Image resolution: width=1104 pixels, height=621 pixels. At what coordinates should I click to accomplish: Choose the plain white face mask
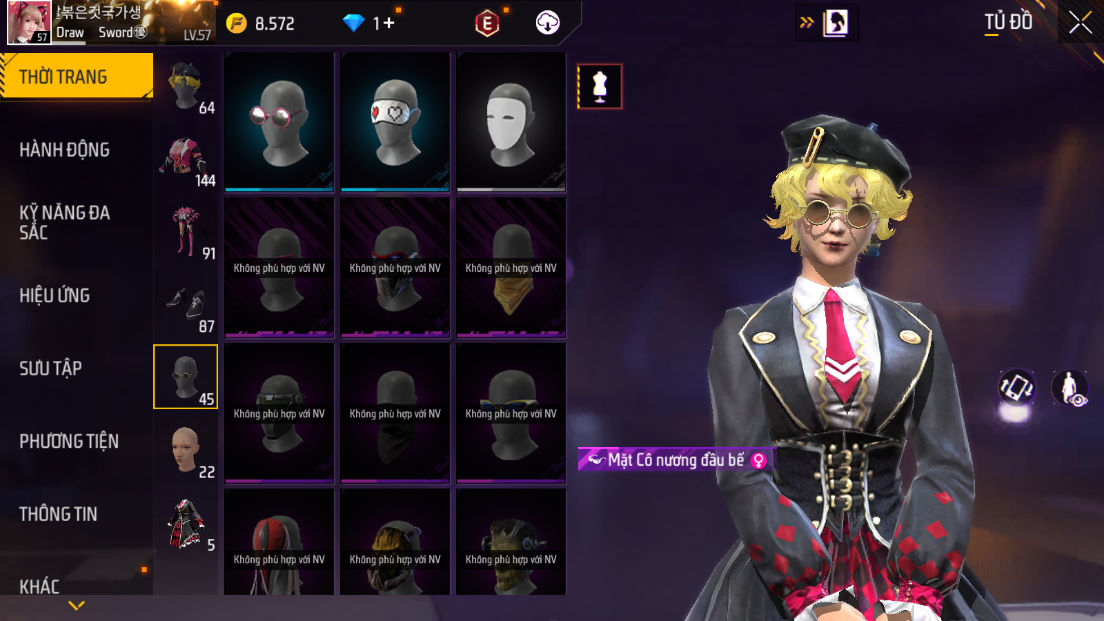coord(511,121)
